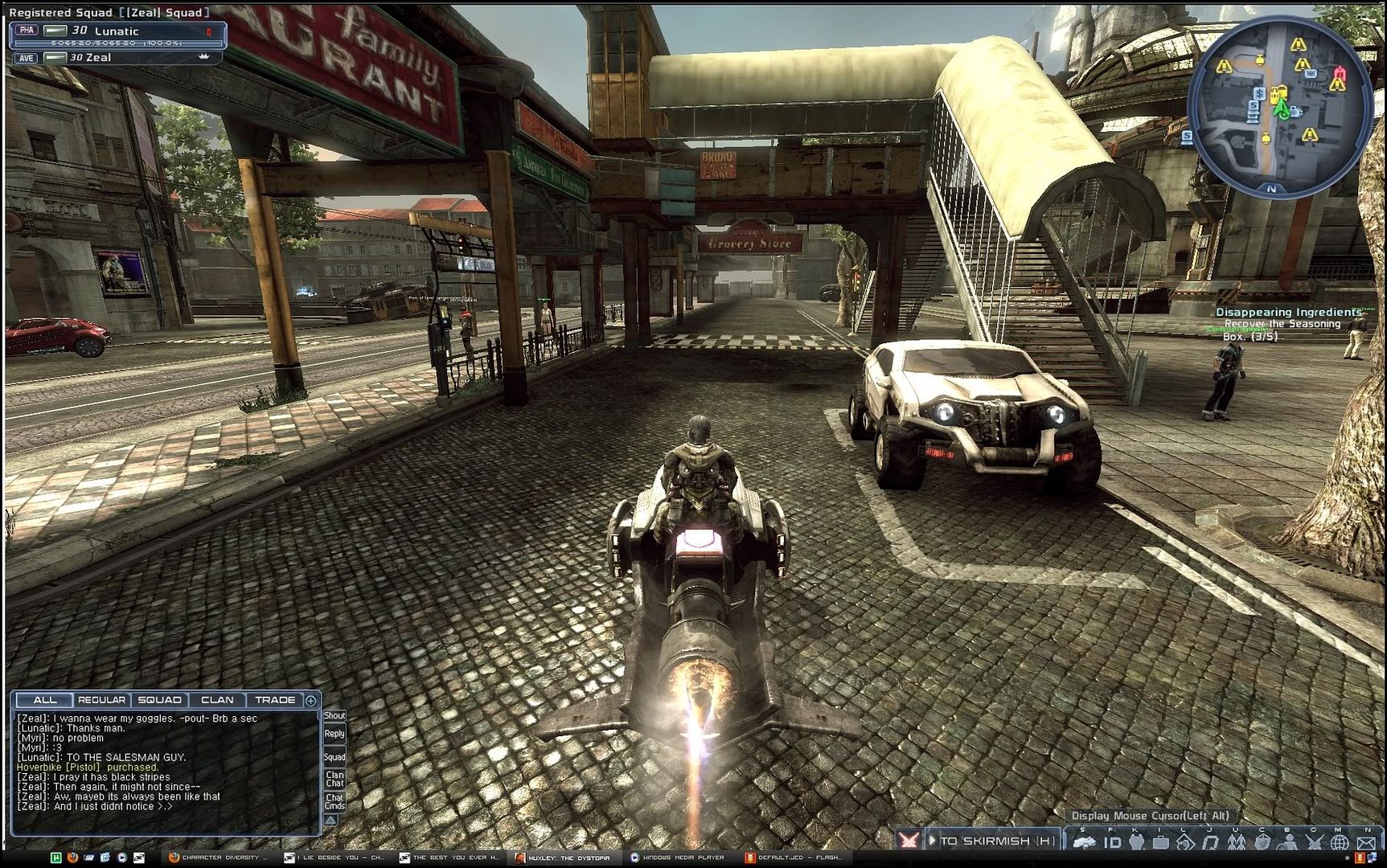Open the globe map icon
The height and width of the screenshot is (868, 1387).
[1340, 842]
